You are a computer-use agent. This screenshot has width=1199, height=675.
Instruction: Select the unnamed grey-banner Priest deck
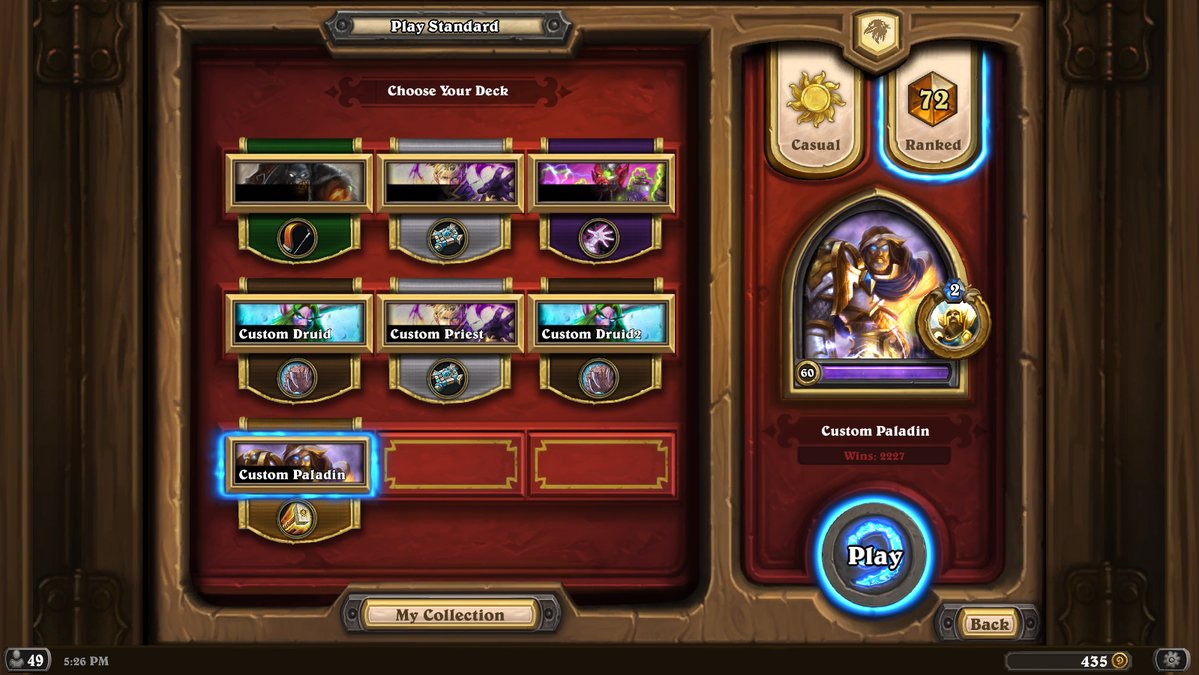451,183
